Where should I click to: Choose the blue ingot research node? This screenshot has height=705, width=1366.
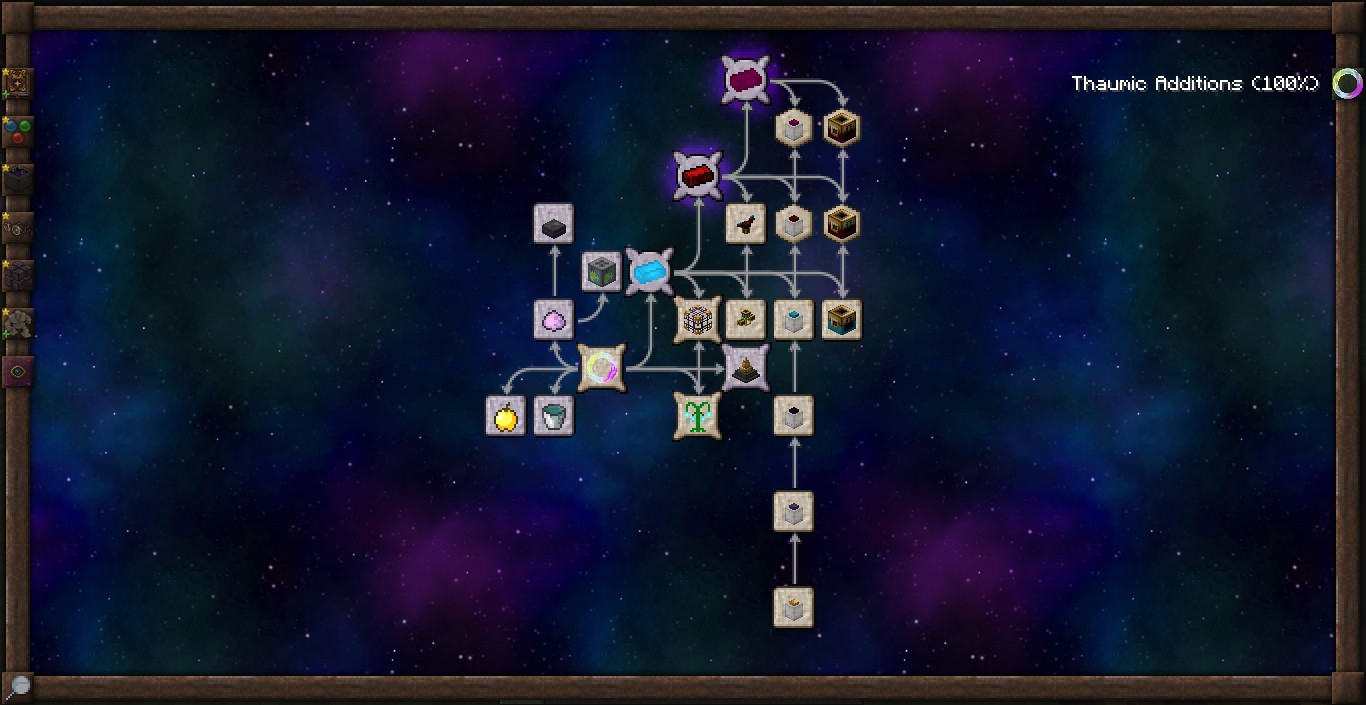coord(649,271)
